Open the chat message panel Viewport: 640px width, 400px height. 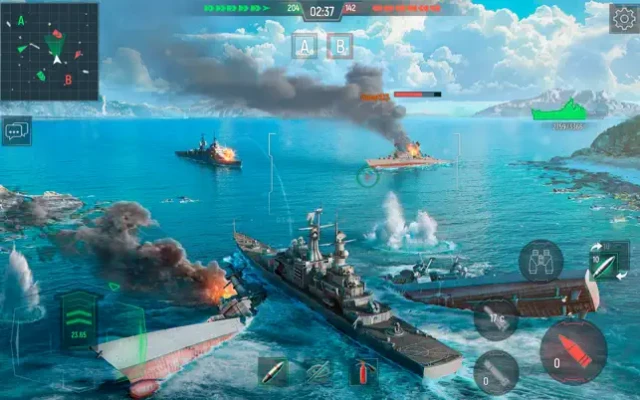16,130
